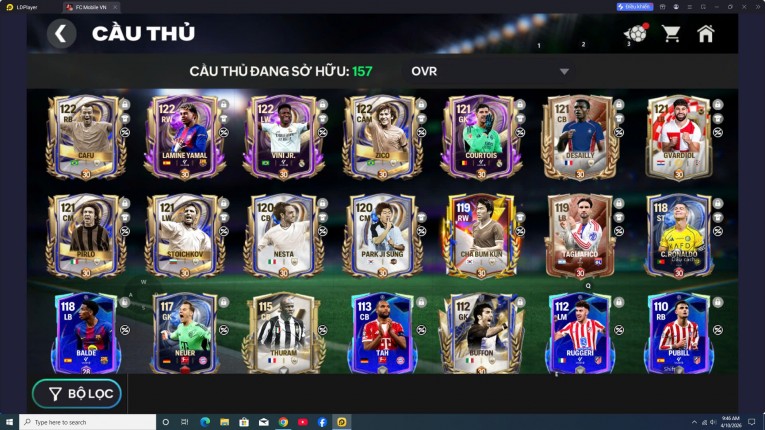Select the Nesta player card
Viewport: 765px width, 430px height.
pyautogui.click(x=283, y=235)
